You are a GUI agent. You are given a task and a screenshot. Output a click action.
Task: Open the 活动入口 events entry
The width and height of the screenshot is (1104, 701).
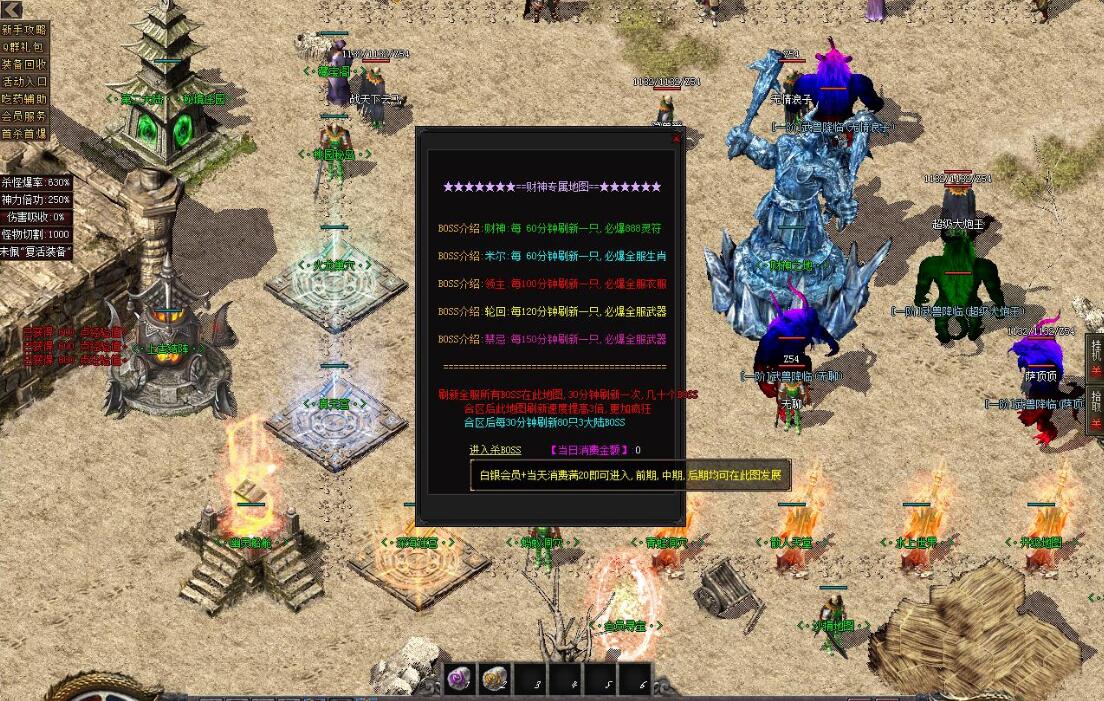pyautogui.click(x=24, y=82)
